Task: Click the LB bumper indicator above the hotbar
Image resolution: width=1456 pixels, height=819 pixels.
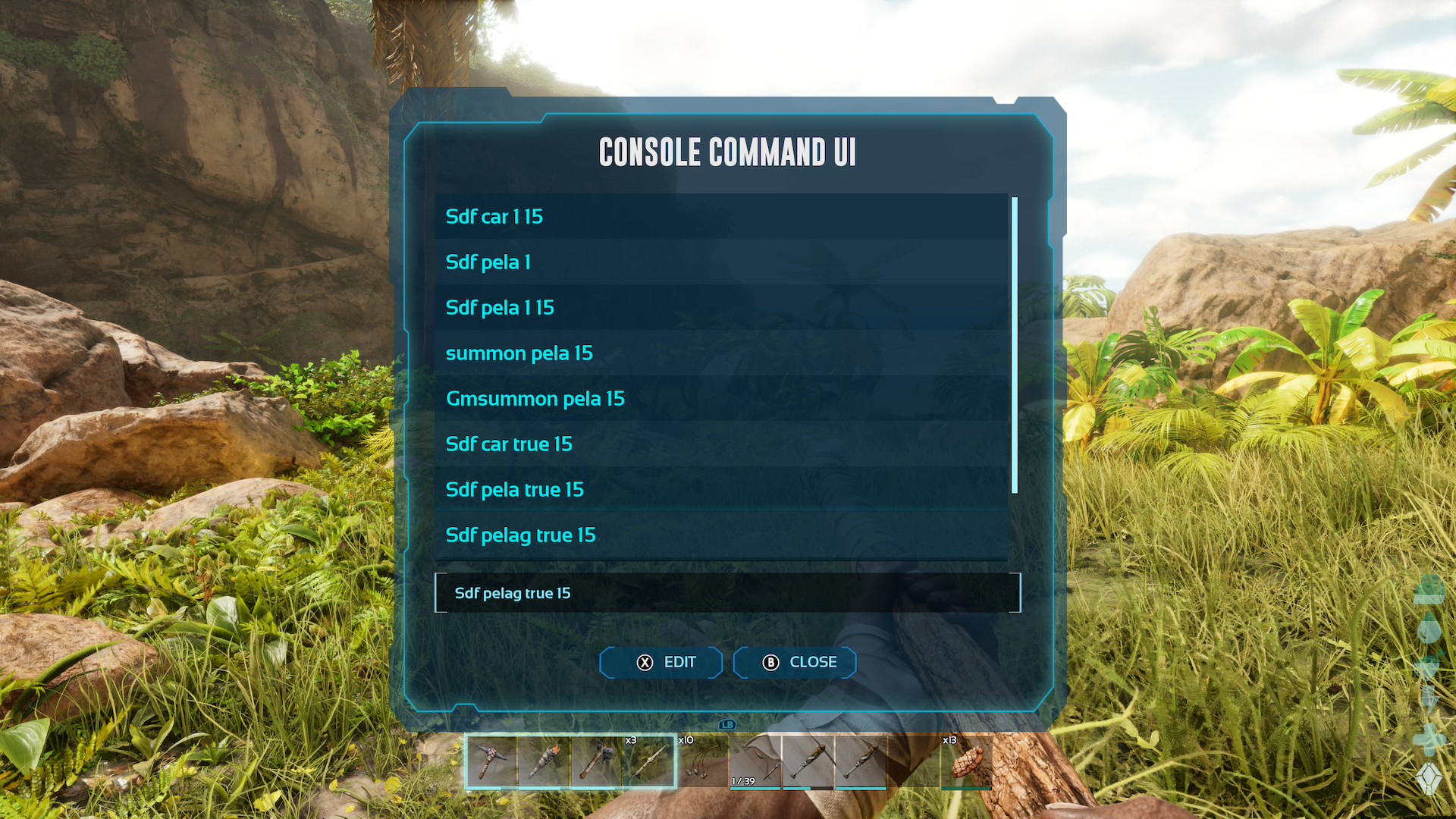Action: (726, 725)
